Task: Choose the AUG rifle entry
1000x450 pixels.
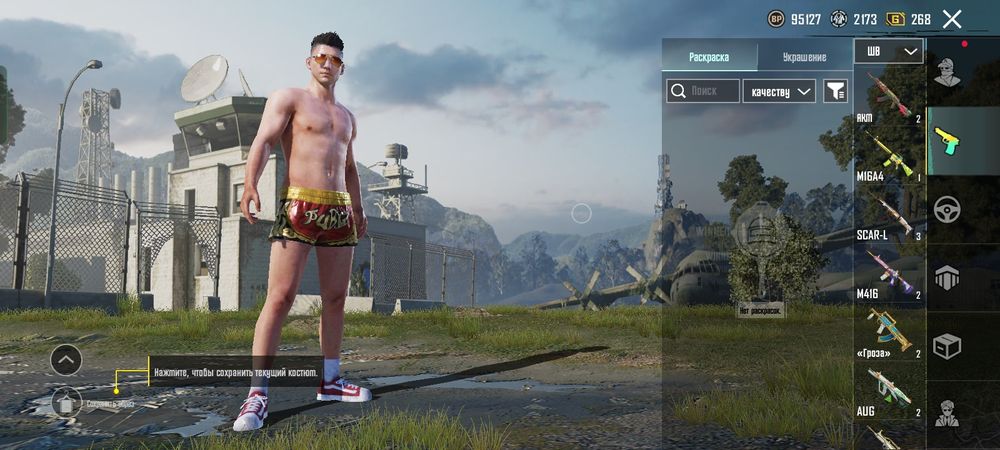Action: point(887,391)
